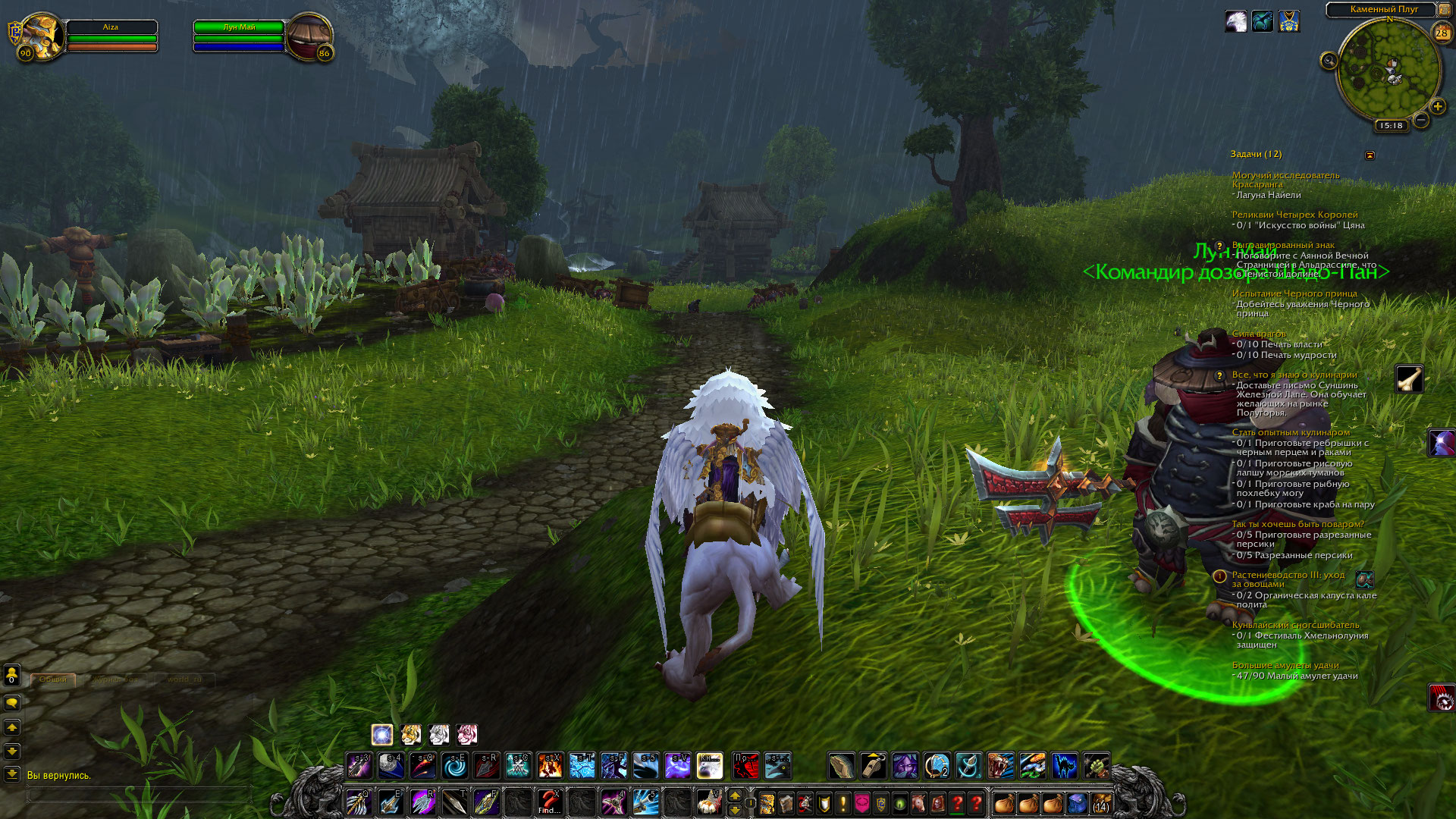The image size is (1456, 819).
Task: Click the white gryphon mount buff icon
Action: 1235,21
